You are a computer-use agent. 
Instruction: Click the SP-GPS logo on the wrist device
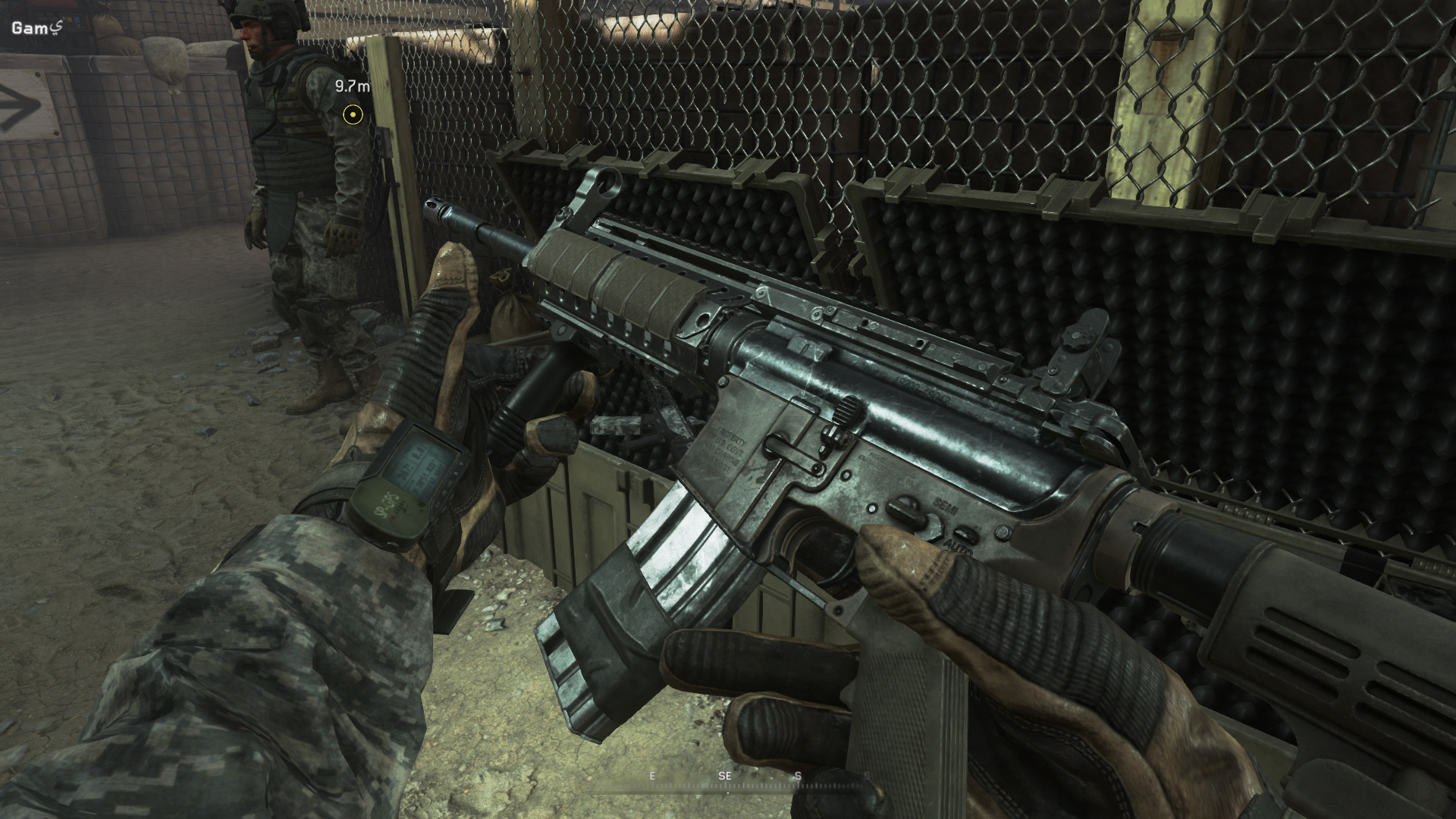388,504
